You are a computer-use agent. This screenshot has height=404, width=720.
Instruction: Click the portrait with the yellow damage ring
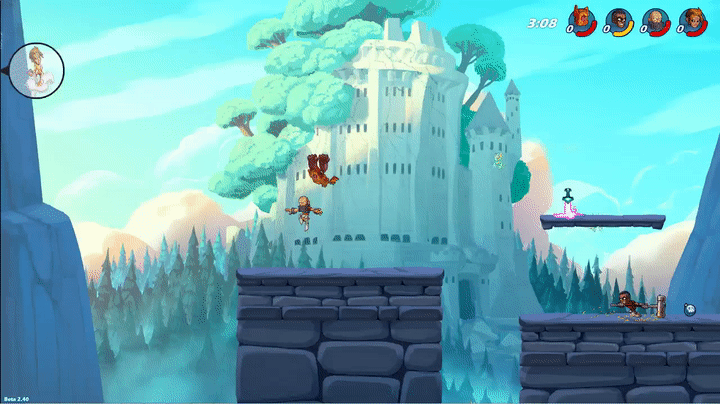[x=617, y=19]
